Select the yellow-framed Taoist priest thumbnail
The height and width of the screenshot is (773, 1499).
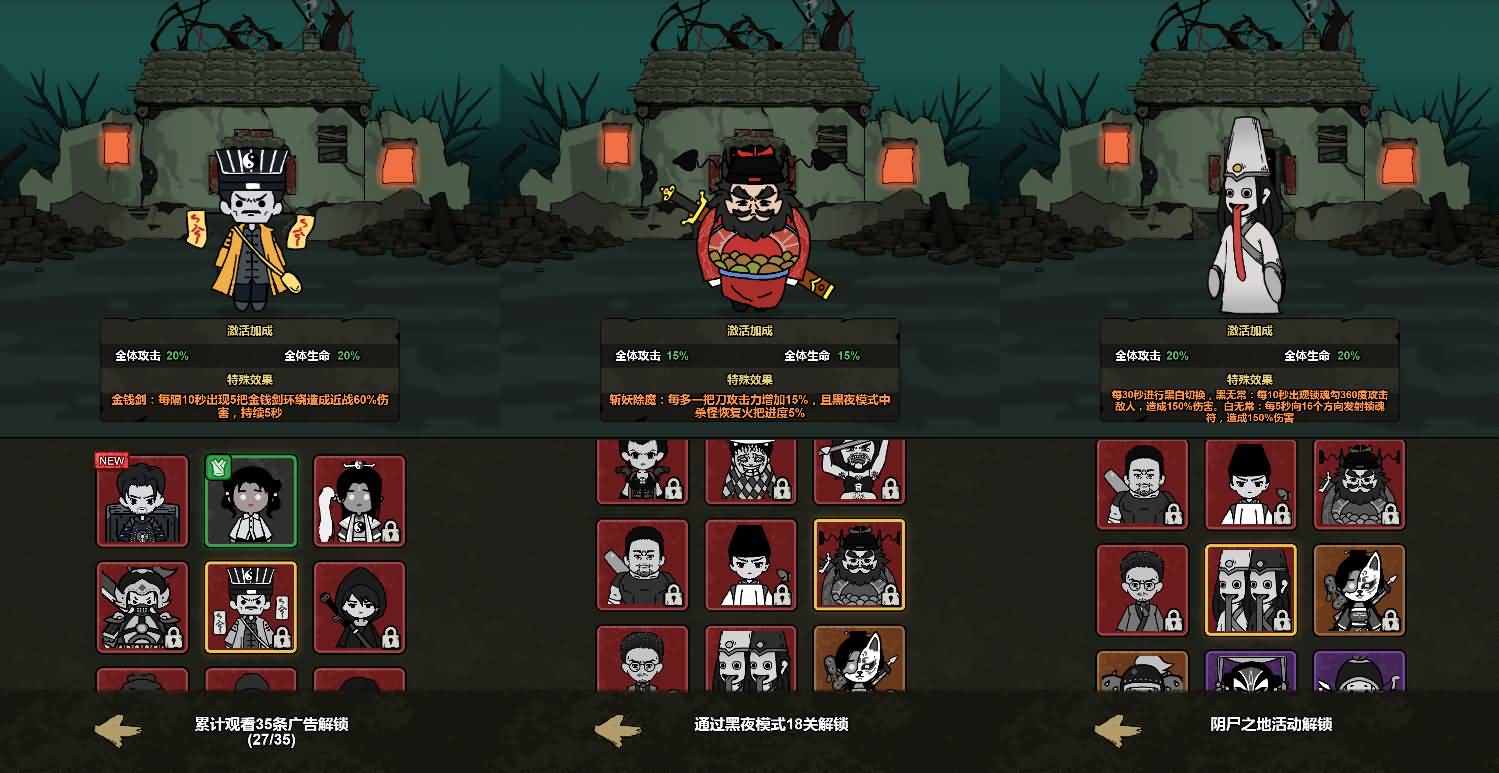[x=251, y=605]
